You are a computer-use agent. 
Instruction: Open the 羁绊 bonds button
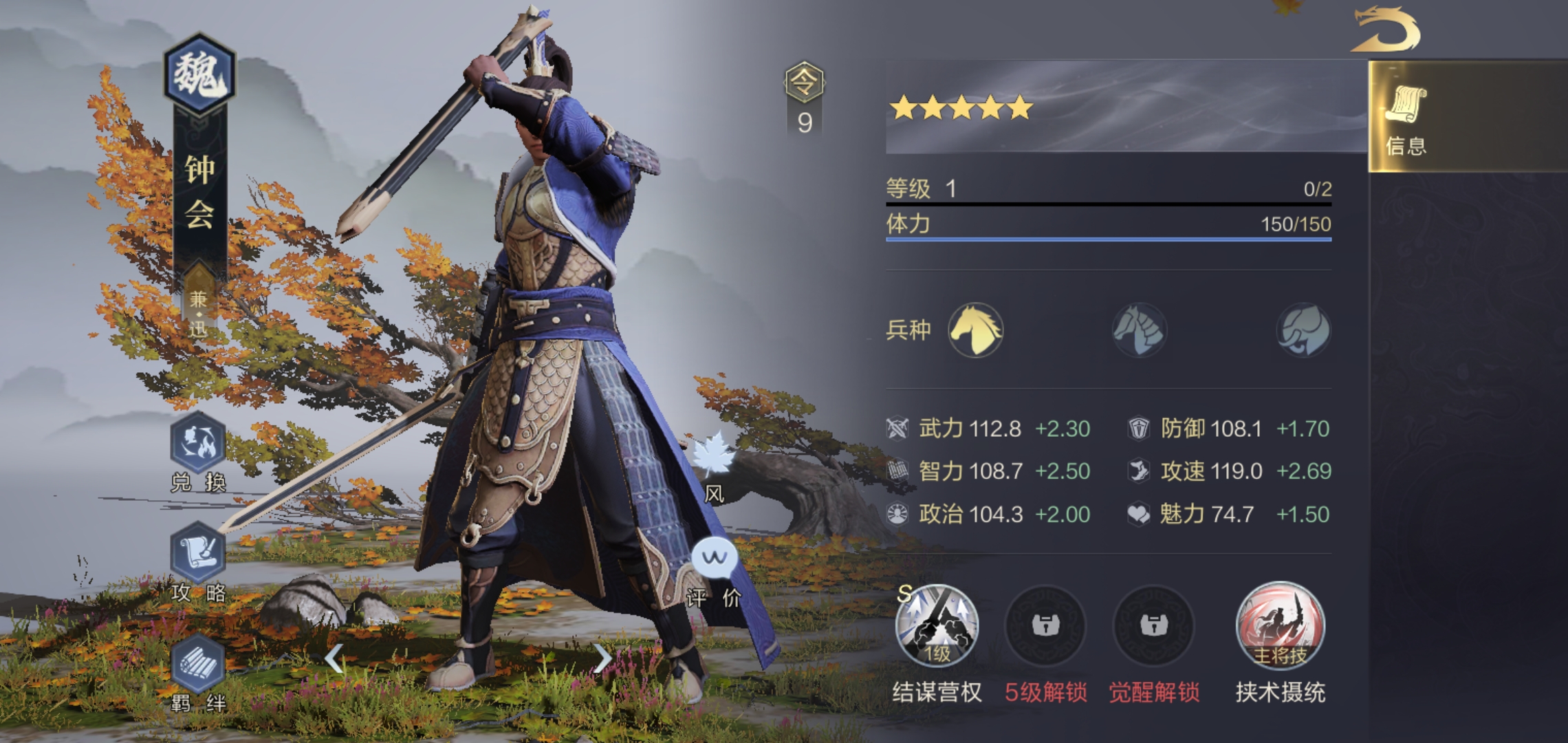click(198, 665)
